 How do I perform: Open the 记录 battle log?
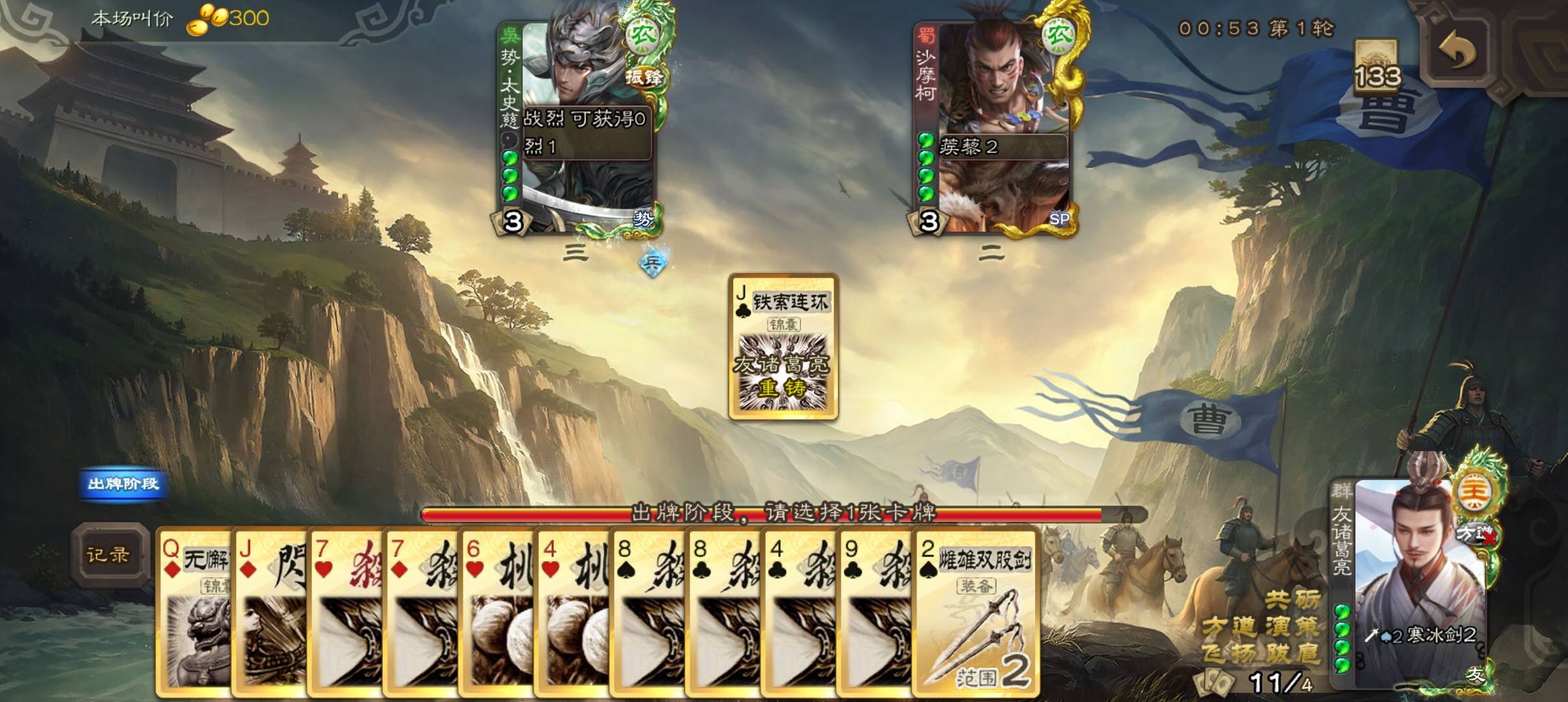[x=109, y=555]
